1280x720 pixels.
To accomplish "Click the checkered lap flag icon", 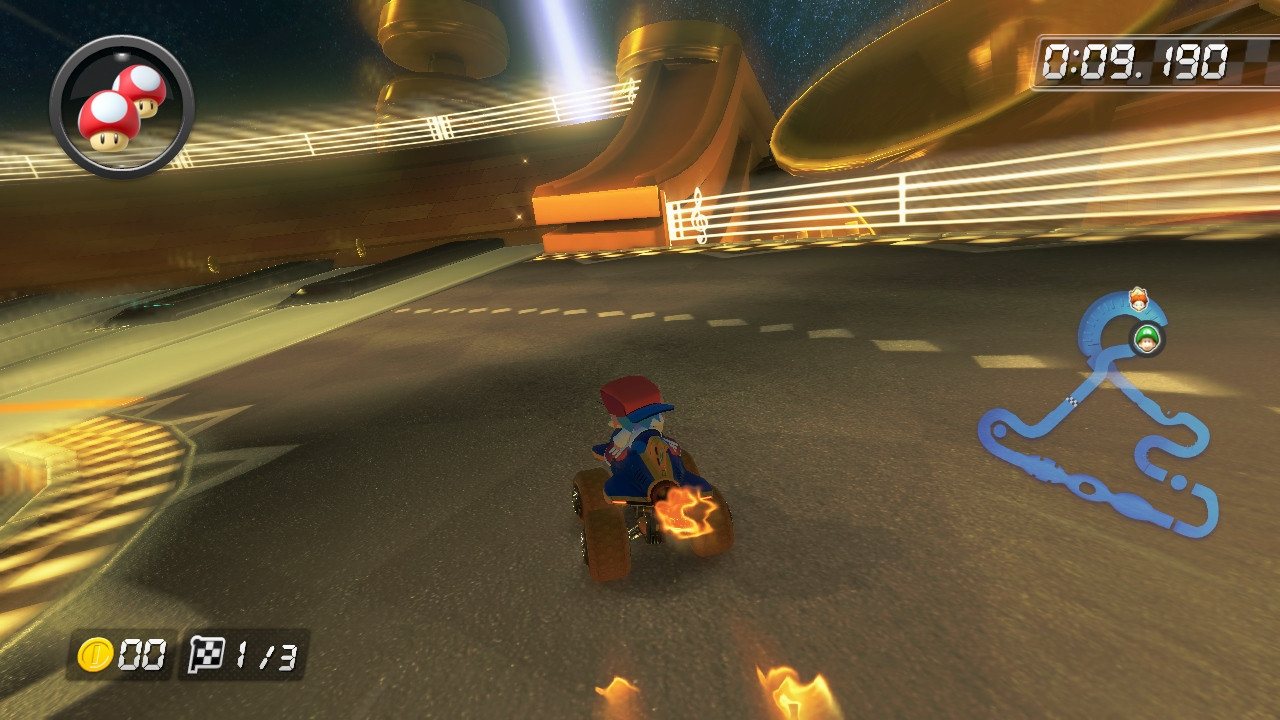I will 209,654.
